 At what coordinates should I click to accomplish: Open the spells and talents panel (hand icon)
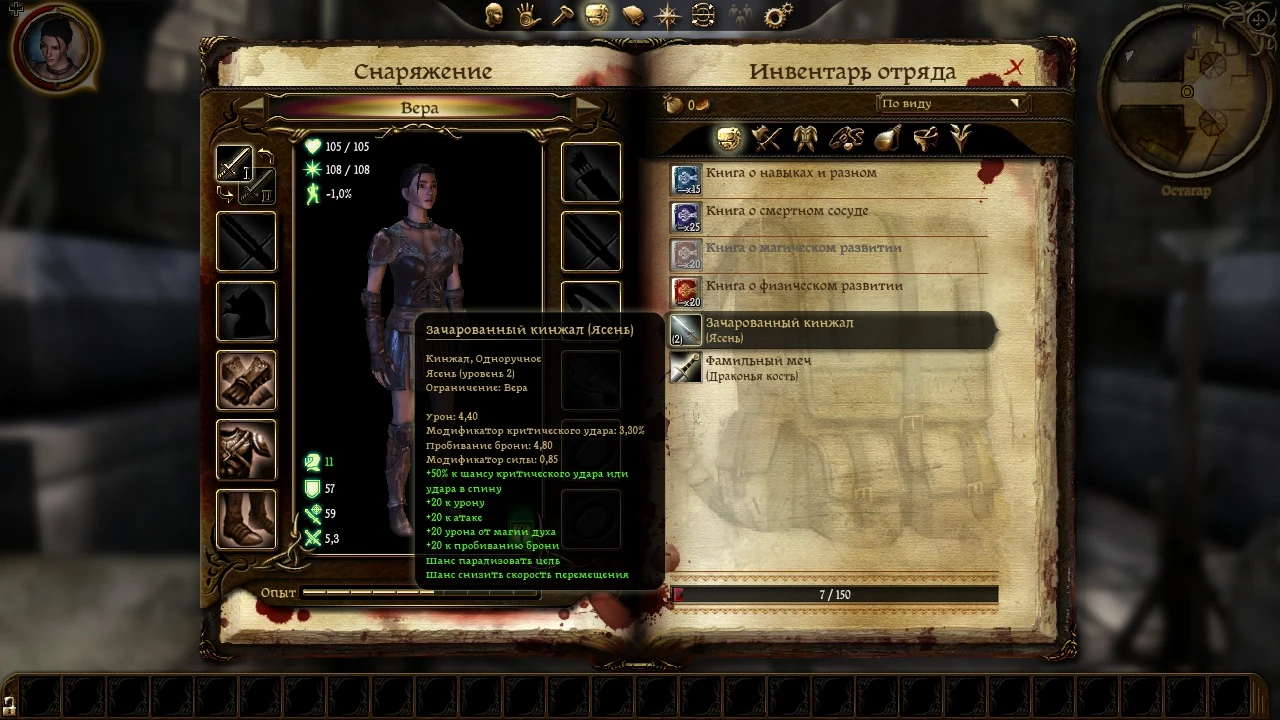click(x=527, y=16)
